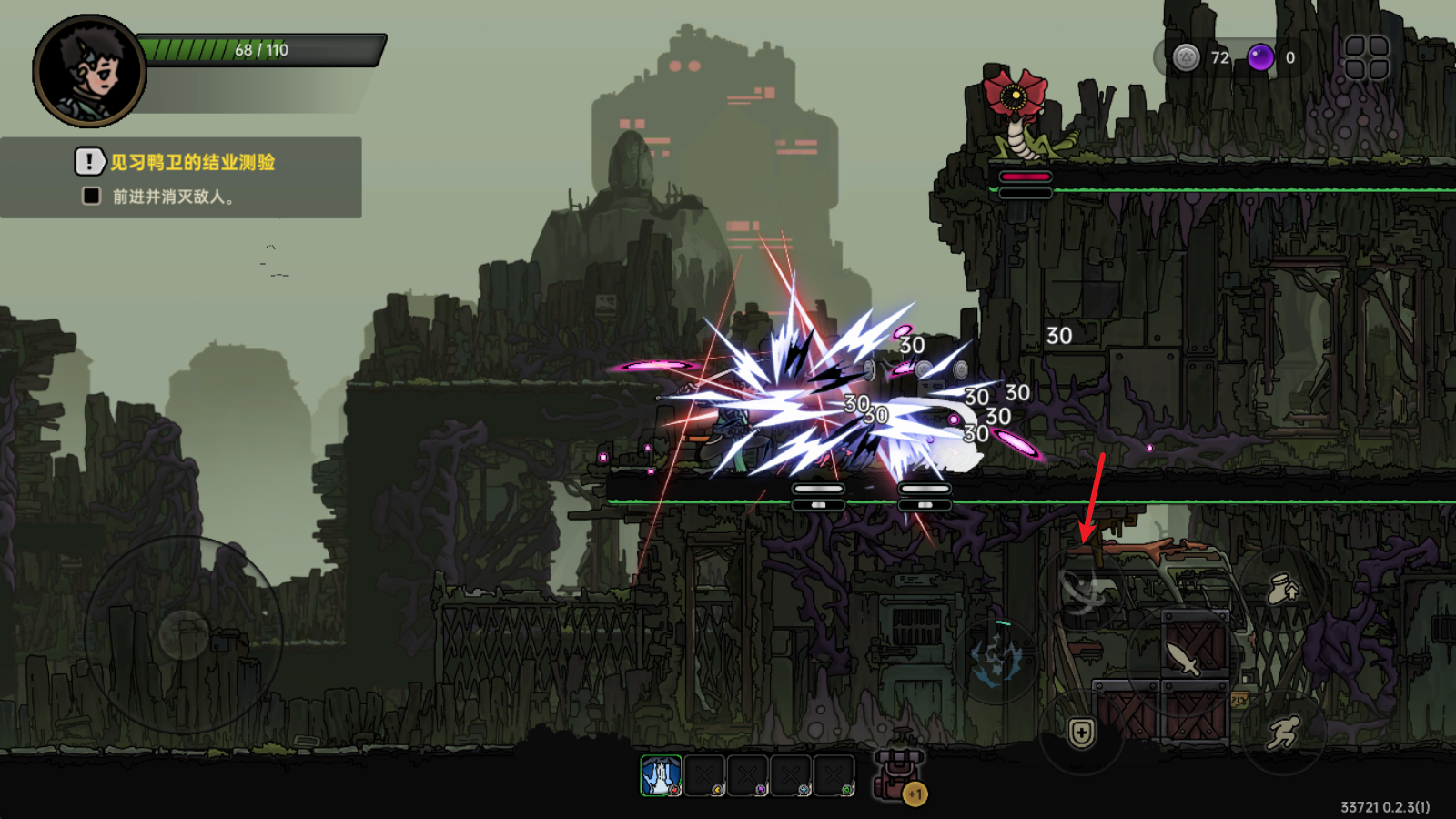Trigger the blue lightning skill button
This screenshot has width=1456, height=819.
pyautogui.click(x=996, y=657)
